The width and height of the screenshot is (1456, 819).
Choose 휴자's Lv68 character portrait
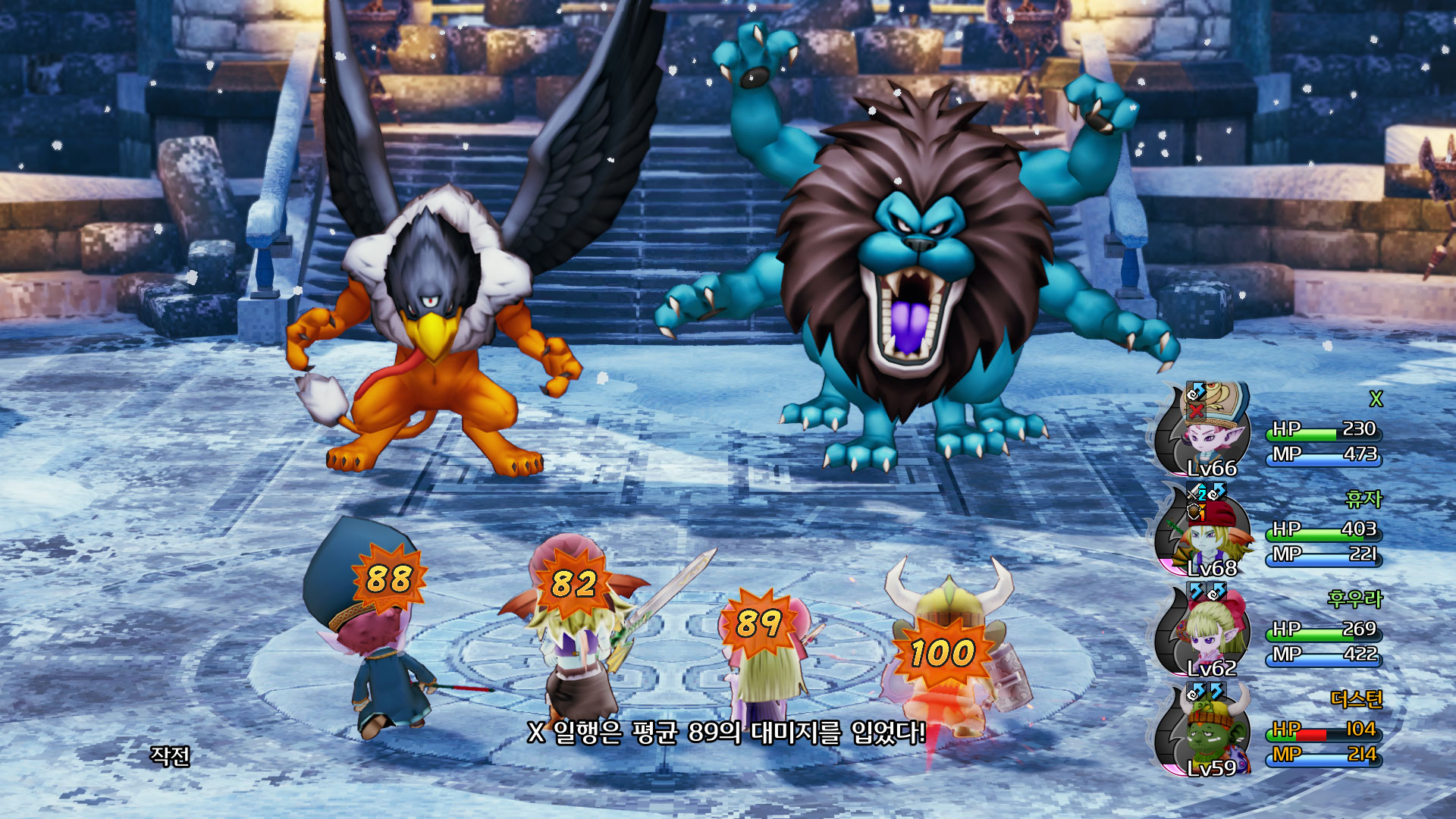1206,532
